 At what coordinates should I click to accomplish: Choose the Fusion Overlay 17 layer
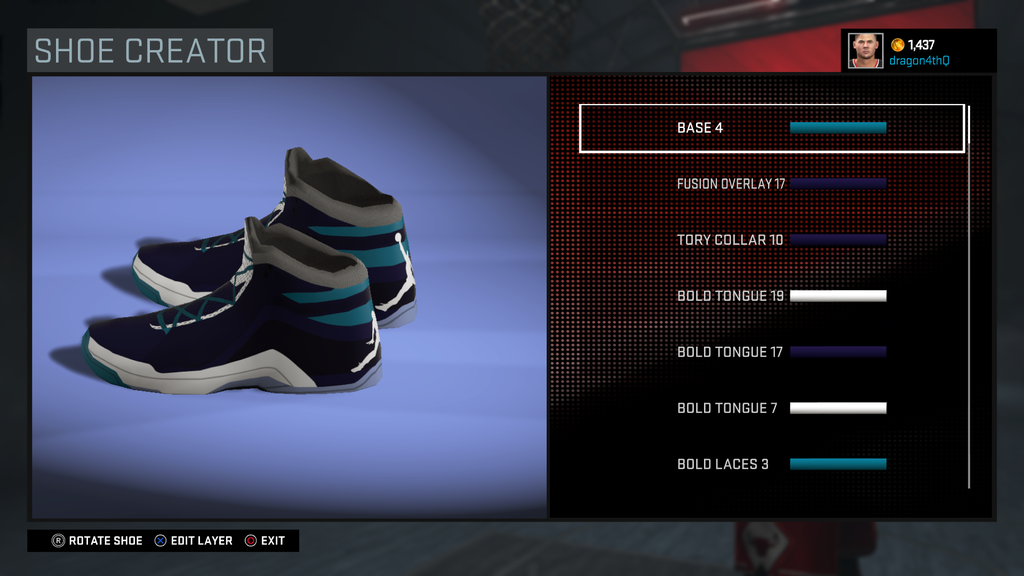771,184
